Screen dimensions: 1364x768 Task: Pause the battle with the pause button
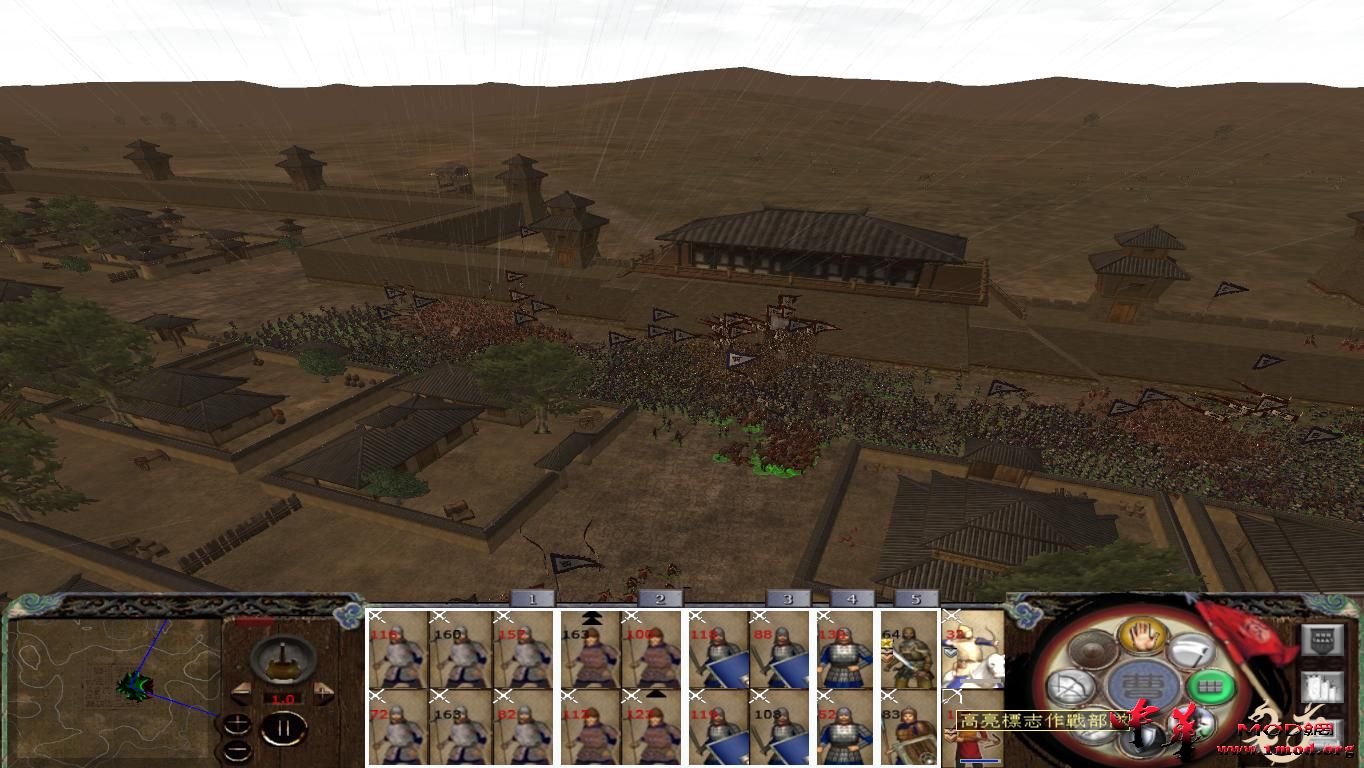283,728
